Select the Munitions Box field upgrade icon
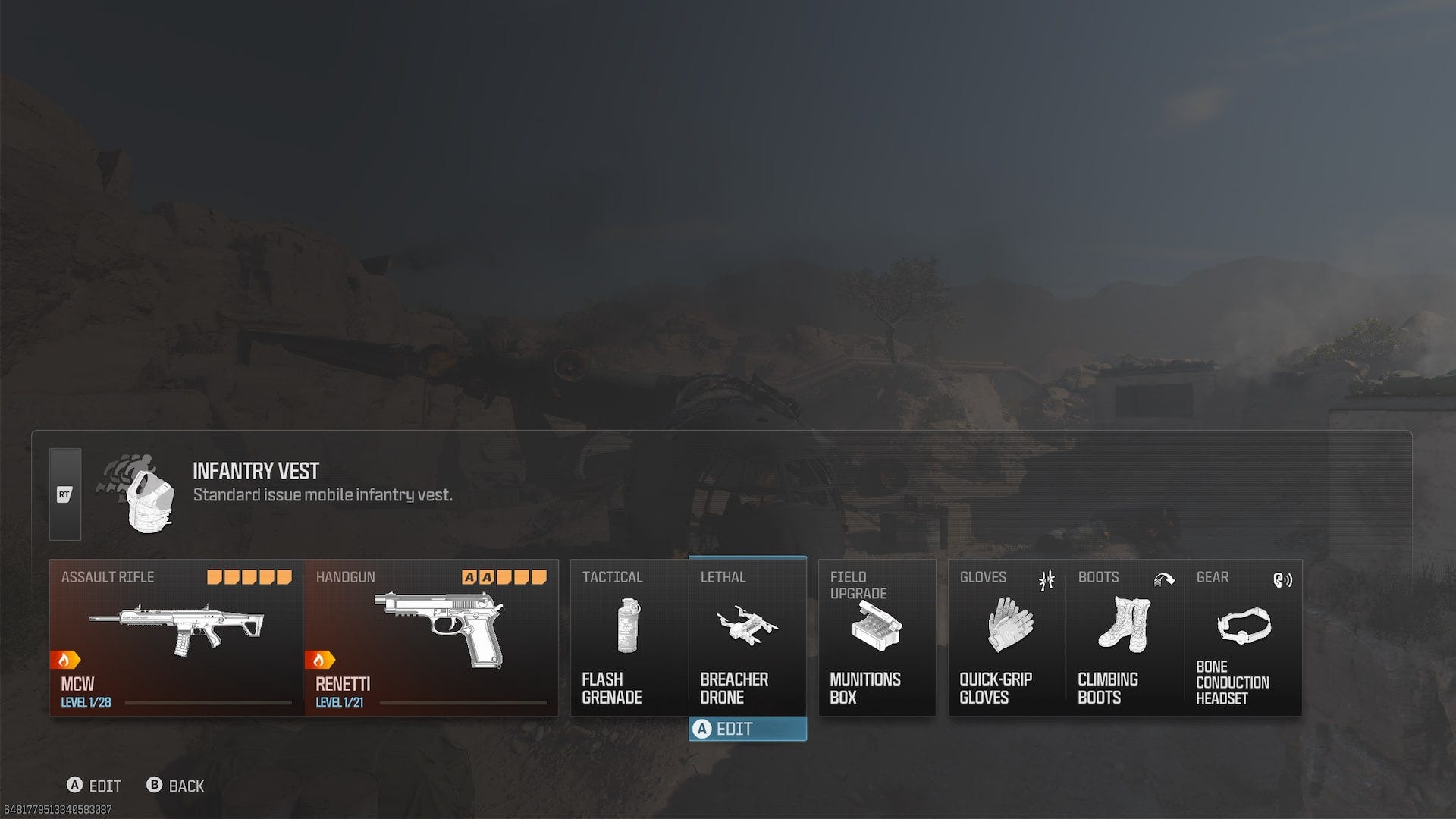The image size is (1456, 819). pyautogui.click(x=877, y=626)
